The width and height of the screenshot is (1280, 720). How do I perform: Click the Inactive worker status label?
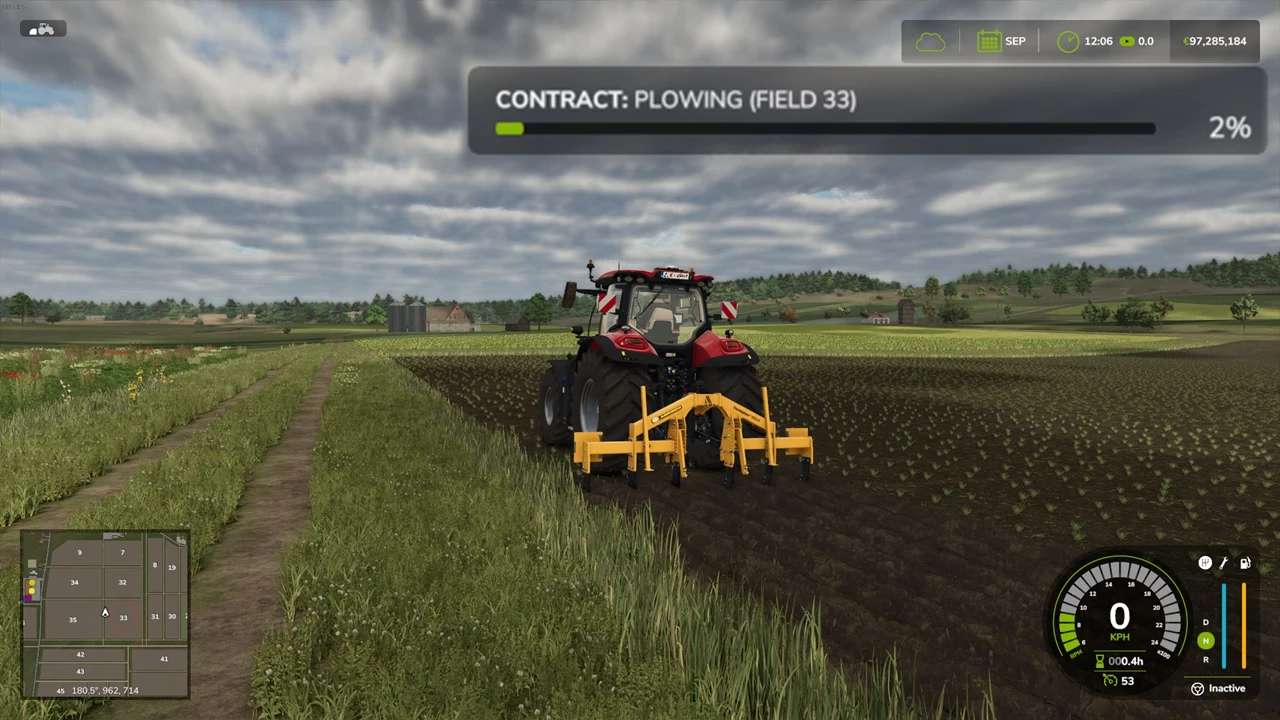[x=1227, y=688]
